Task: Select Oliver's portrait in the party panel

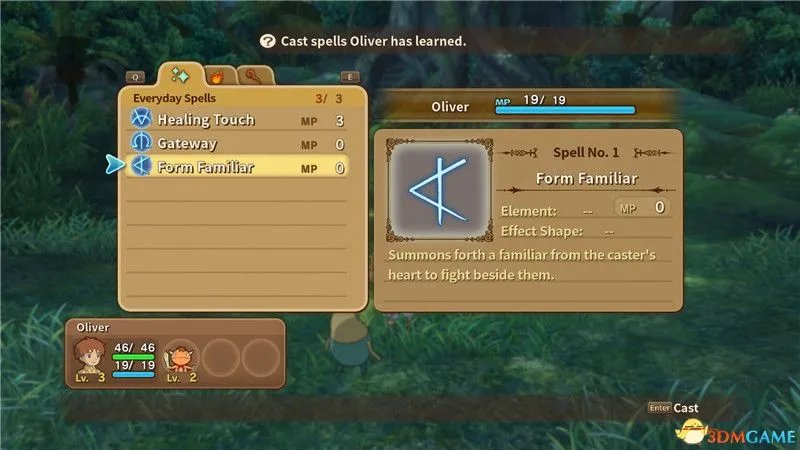Action: point(89,356)
